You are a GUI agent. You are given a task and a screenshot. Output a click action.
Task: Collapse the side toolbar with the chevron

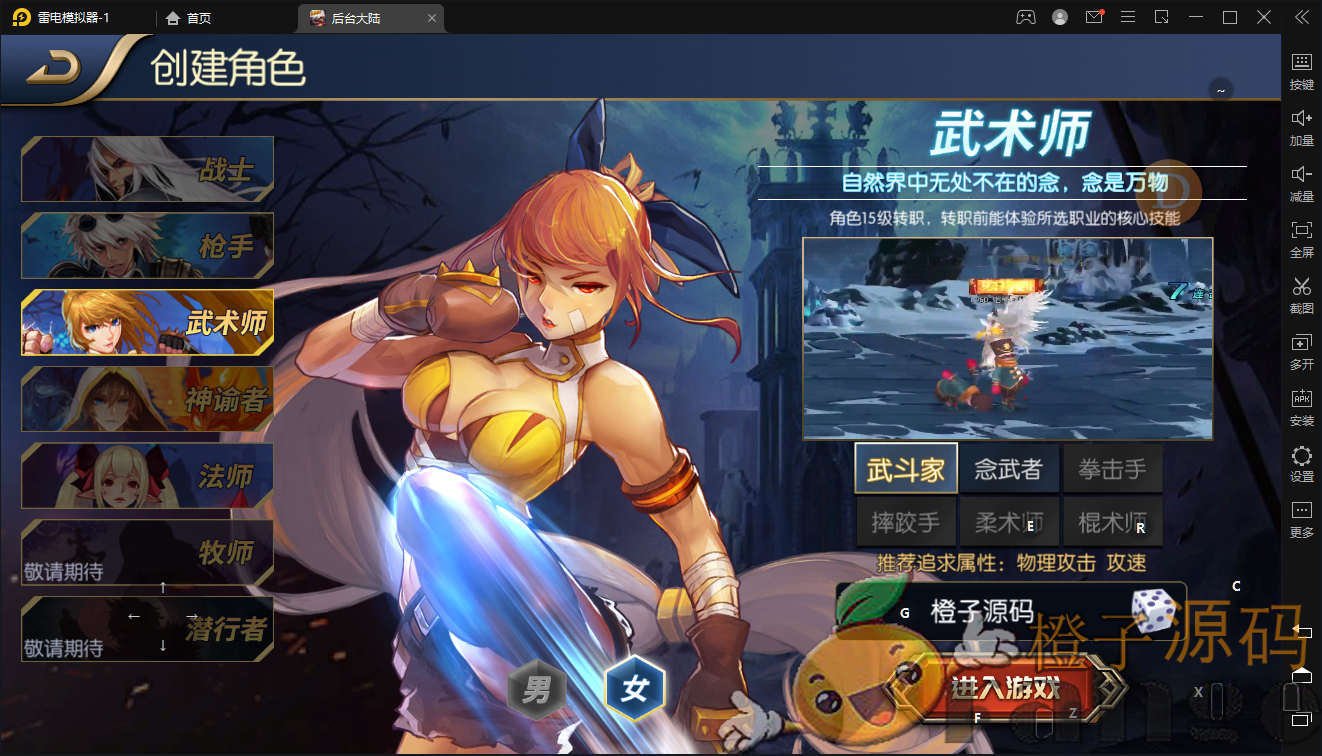tap(1301, 17)
